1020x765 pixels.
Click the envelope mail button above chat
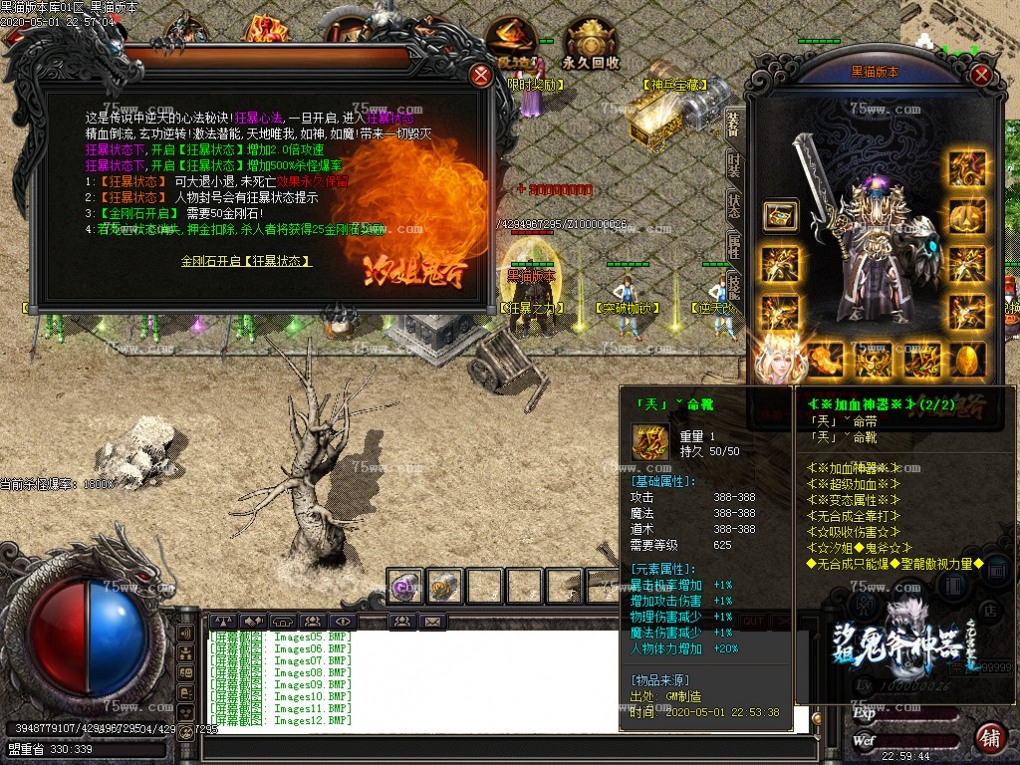coord(432,621)
